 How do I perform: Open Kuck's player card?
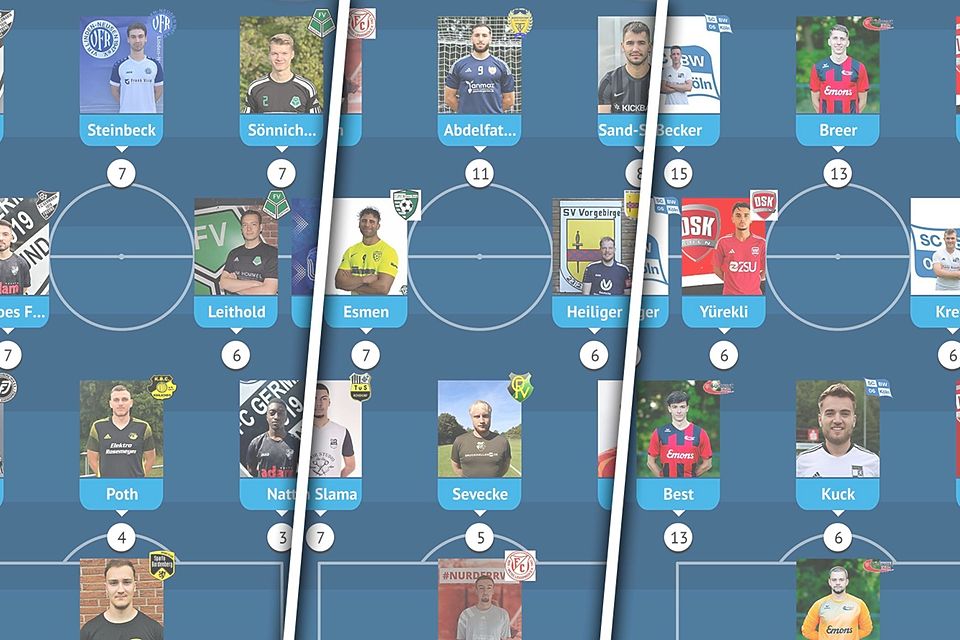point(838,431)
